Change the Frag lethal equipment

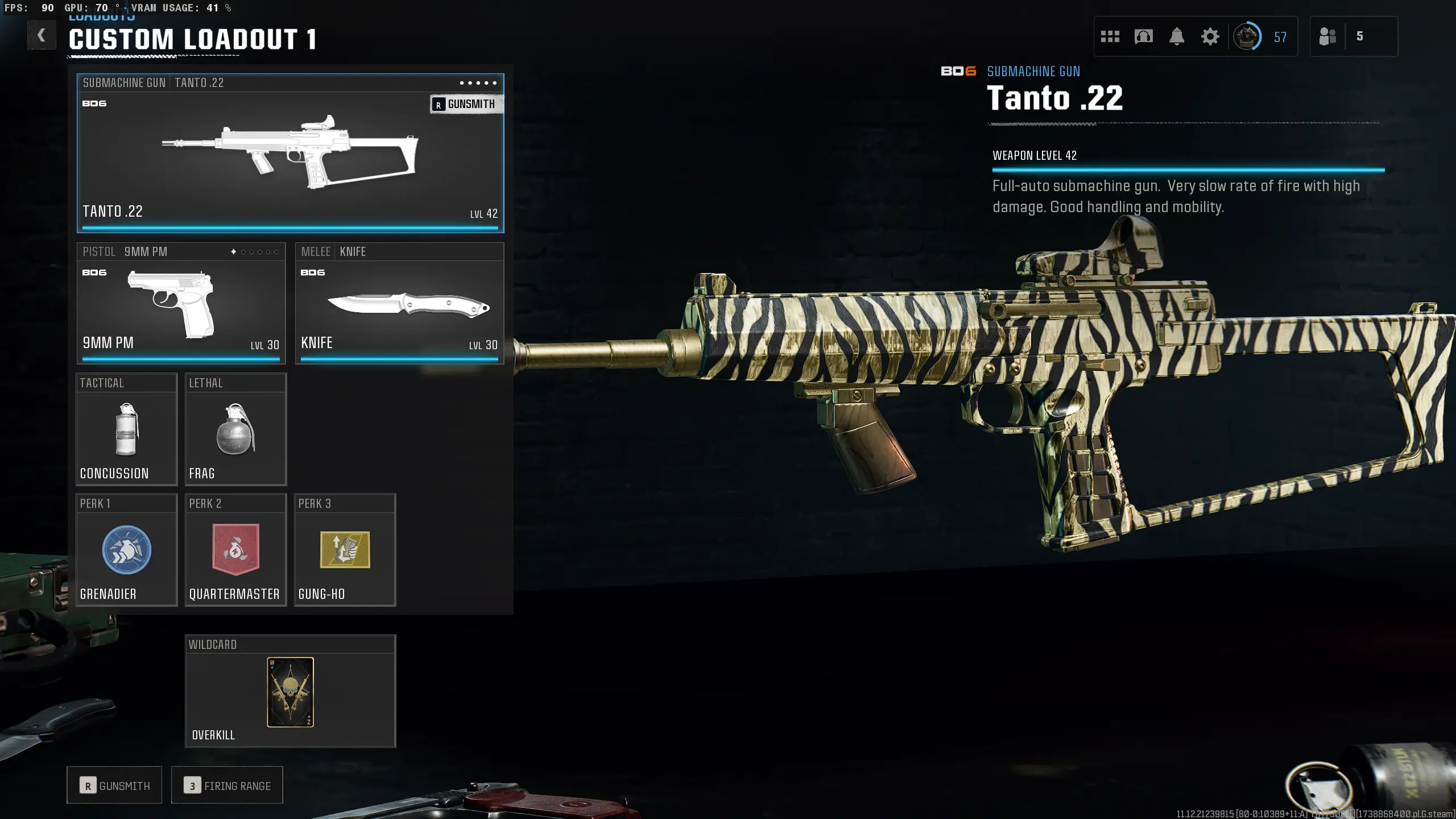tap(235, 430)
